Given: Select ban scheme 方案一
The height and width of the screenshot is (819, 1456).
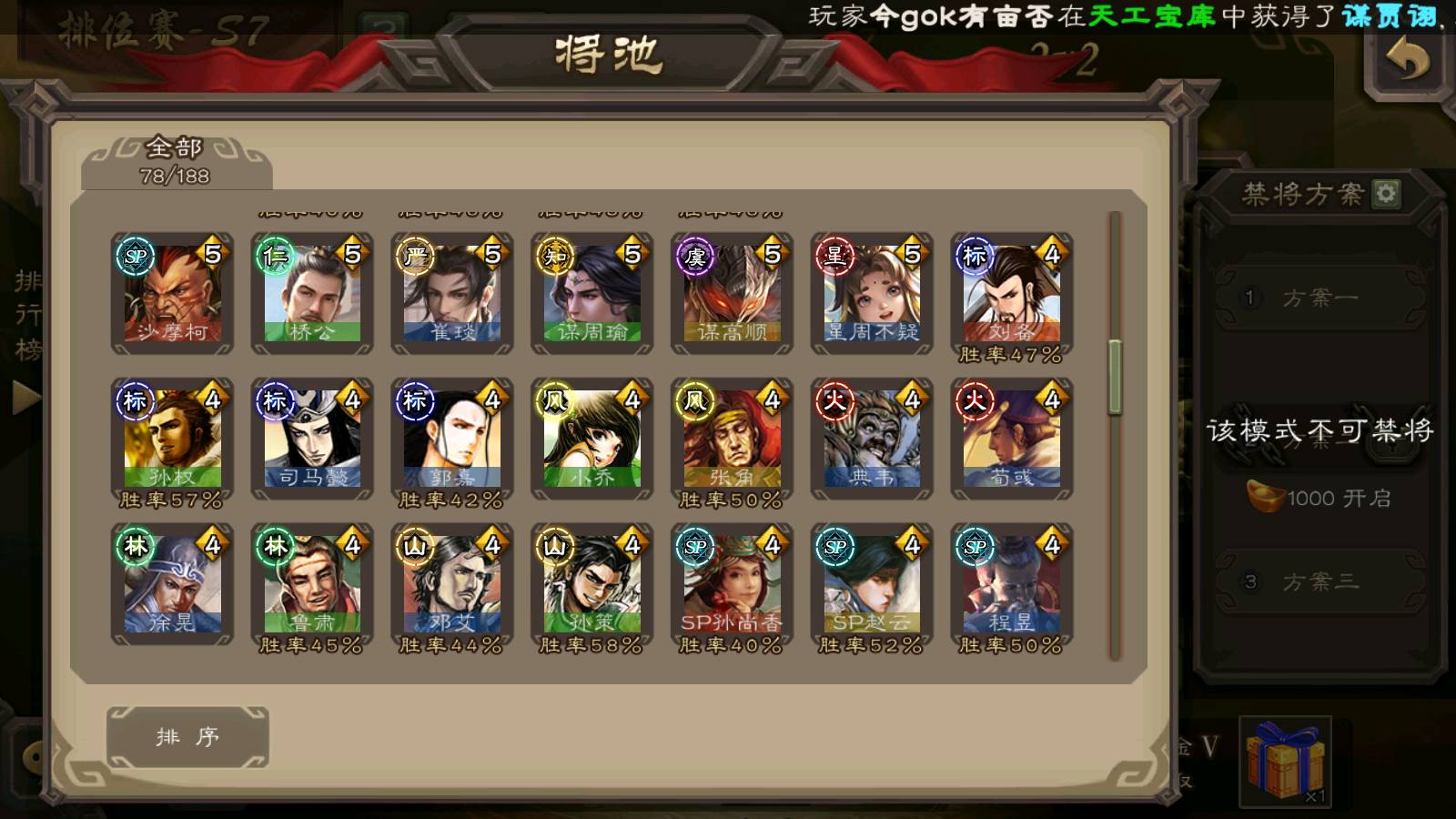Looking at the screenshot, I should click(1319, 298).
